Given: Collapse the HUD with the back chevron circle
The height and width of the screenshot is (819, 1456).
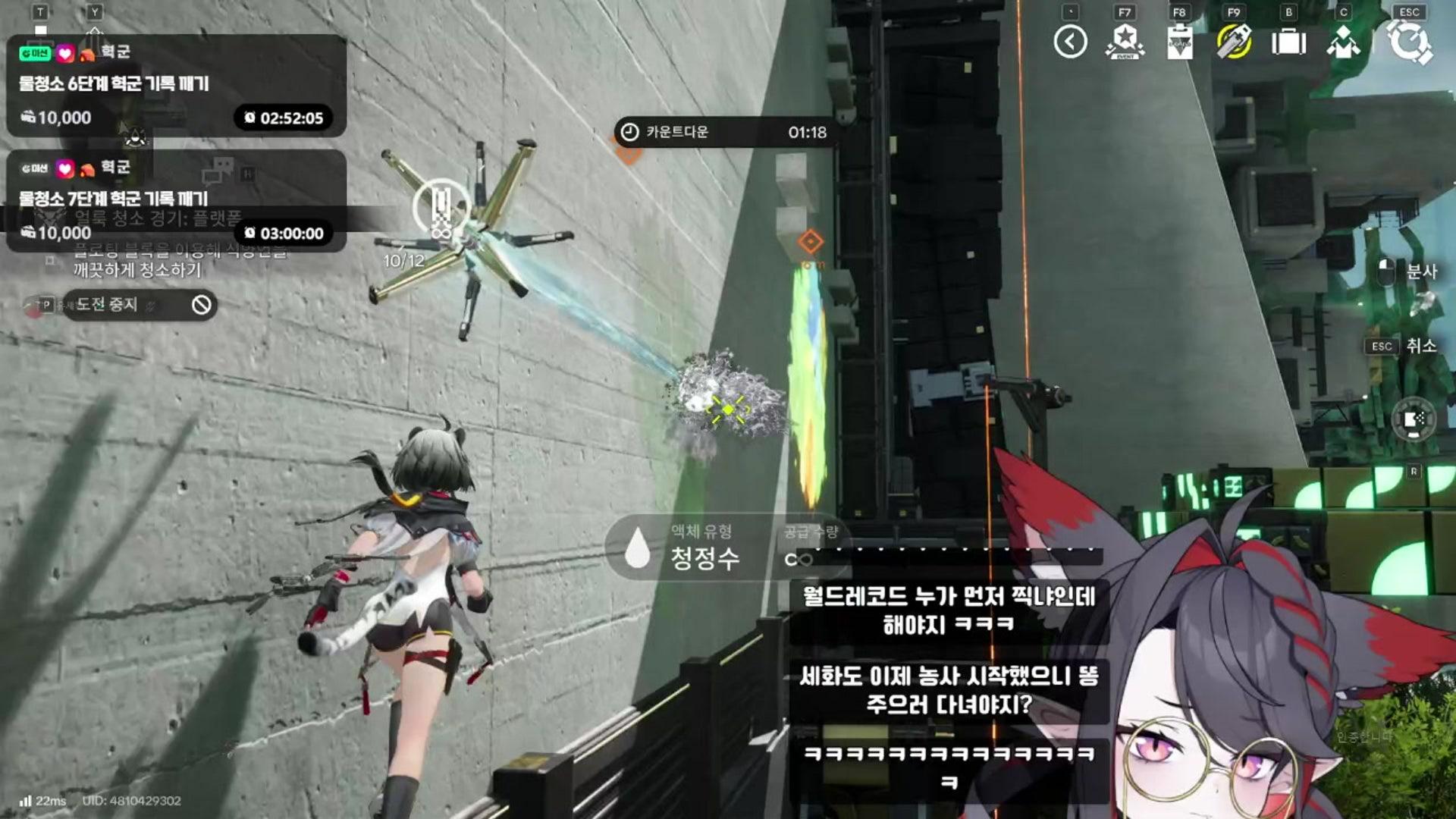Looking at the screenshot, I should pyautogui.click(x=1069, y=40).
